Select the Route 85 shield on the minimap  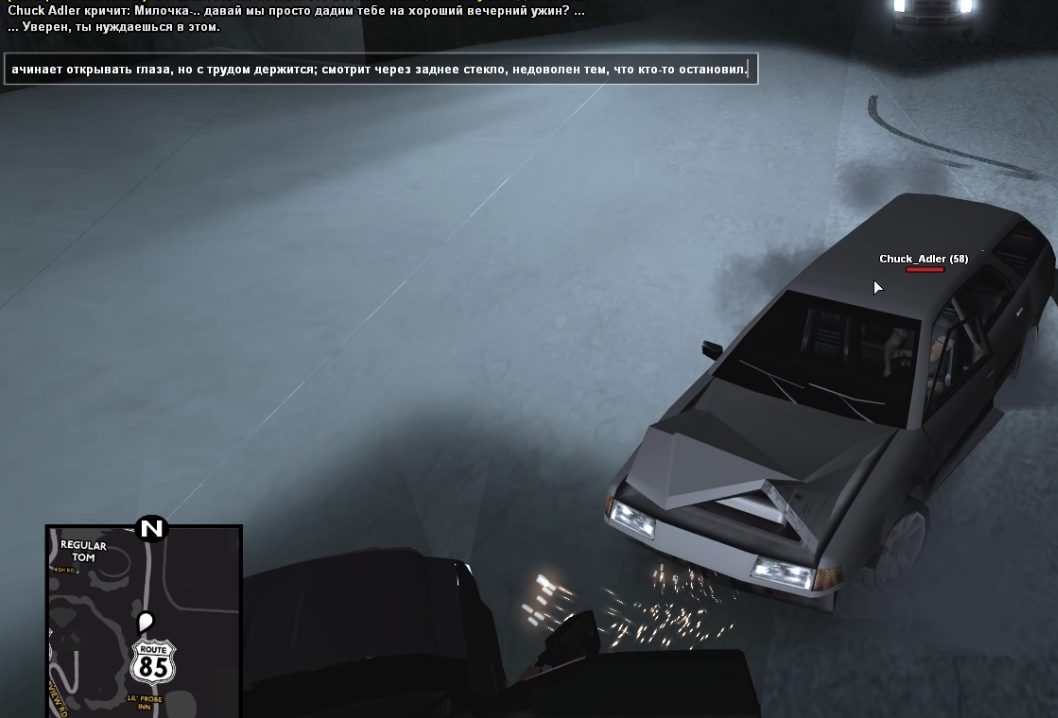(153, 663)
